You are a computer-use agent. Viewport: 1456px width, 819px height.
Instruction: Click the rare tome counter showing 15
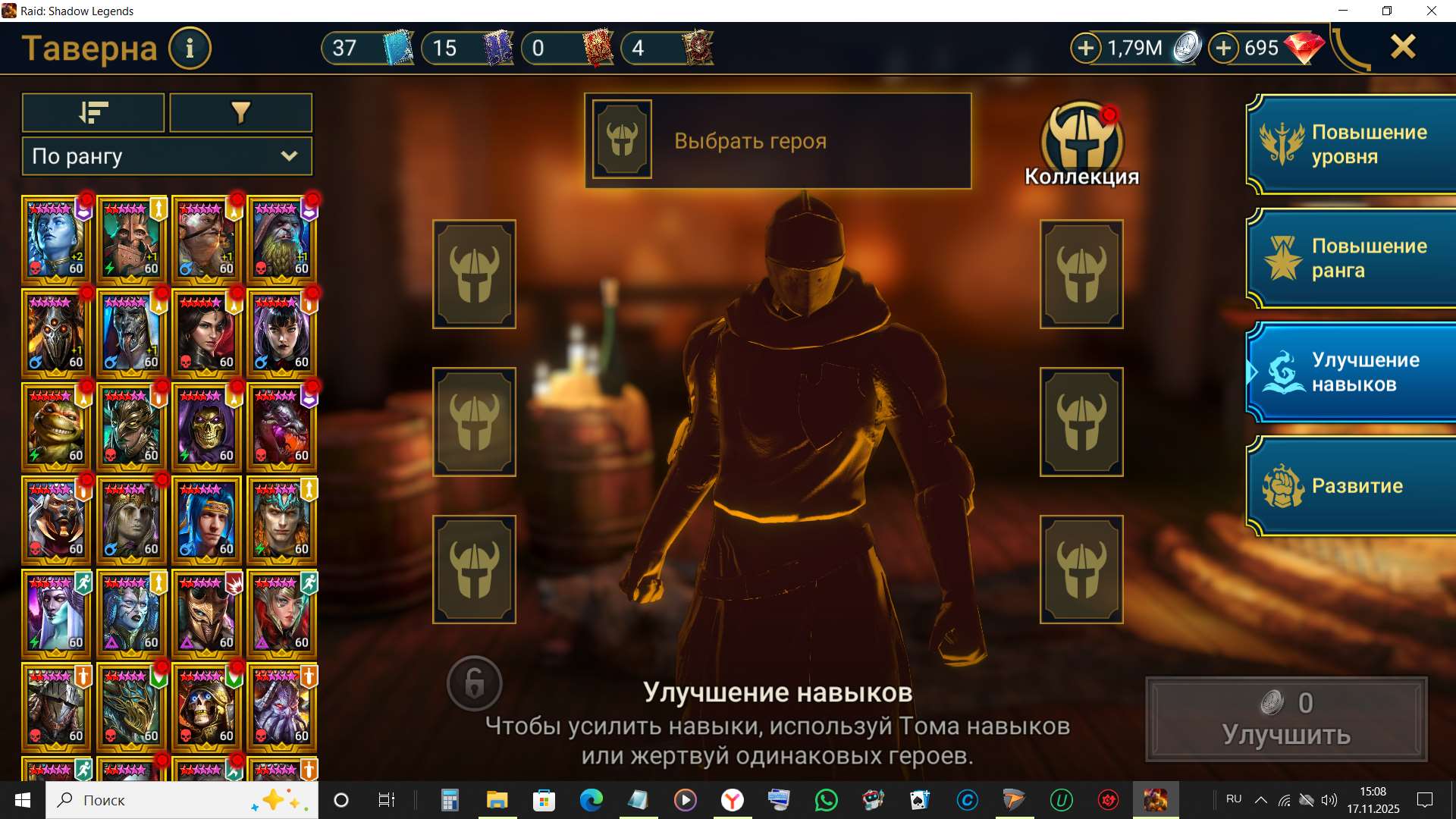[x=467, y=48]
